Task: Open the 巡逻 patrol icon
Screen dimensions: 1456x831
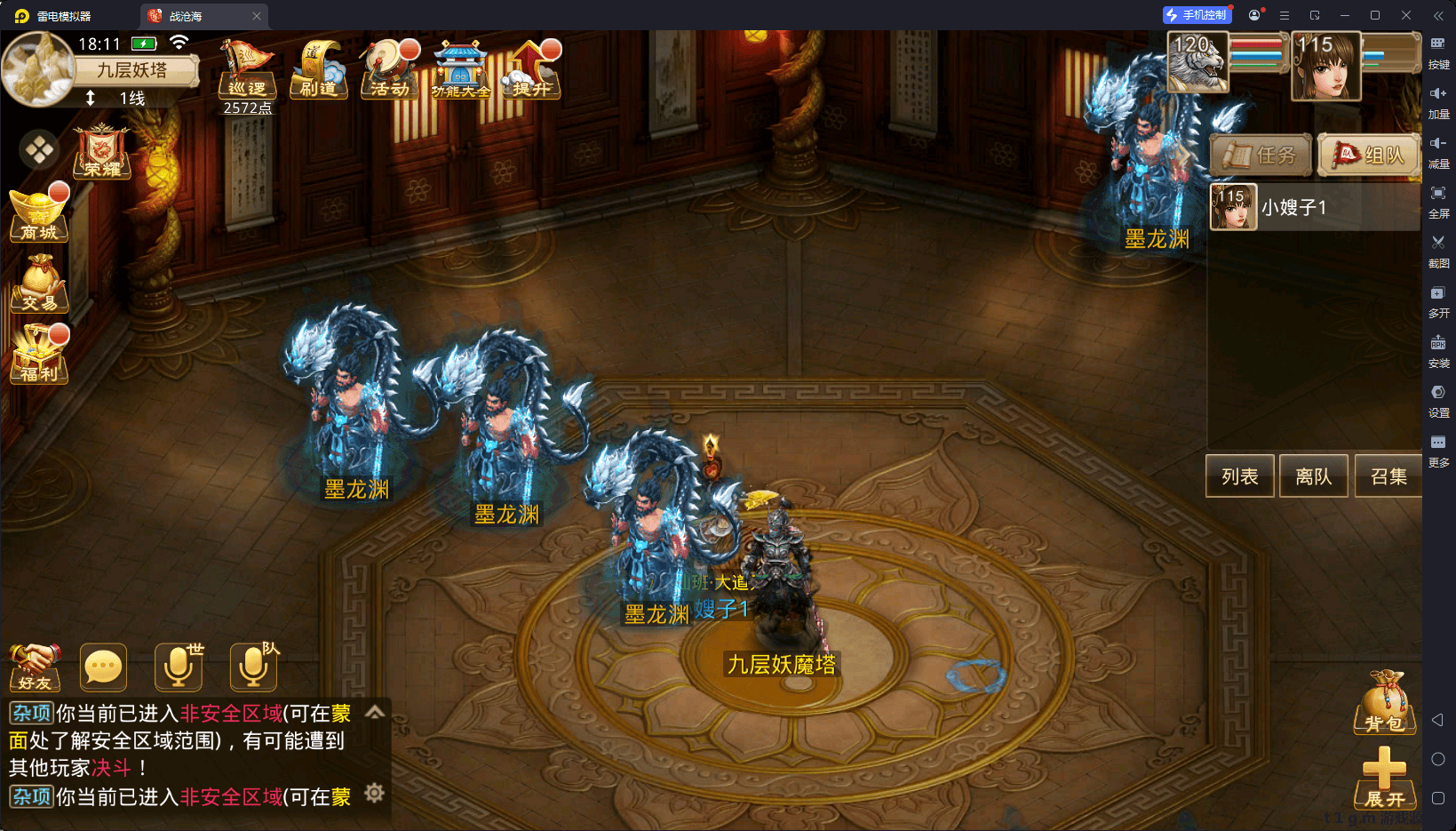Action: click(246, 69)
